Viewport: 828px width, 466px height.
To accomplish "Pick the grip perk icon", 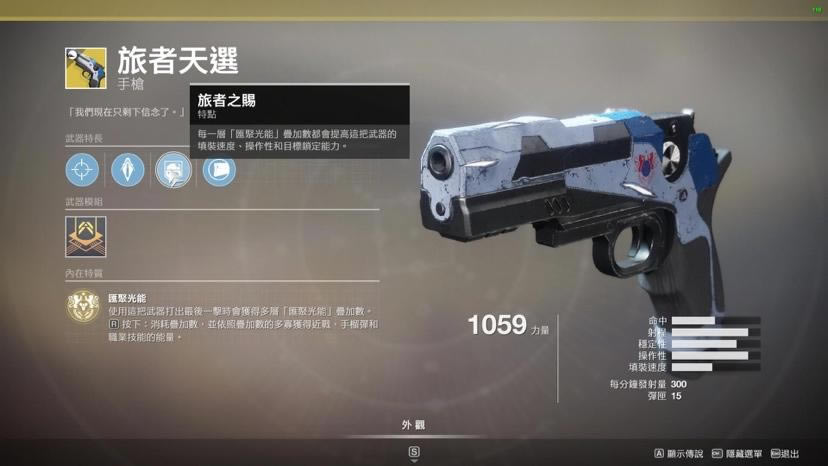I will pyautogui.click(x=219, y=170).
